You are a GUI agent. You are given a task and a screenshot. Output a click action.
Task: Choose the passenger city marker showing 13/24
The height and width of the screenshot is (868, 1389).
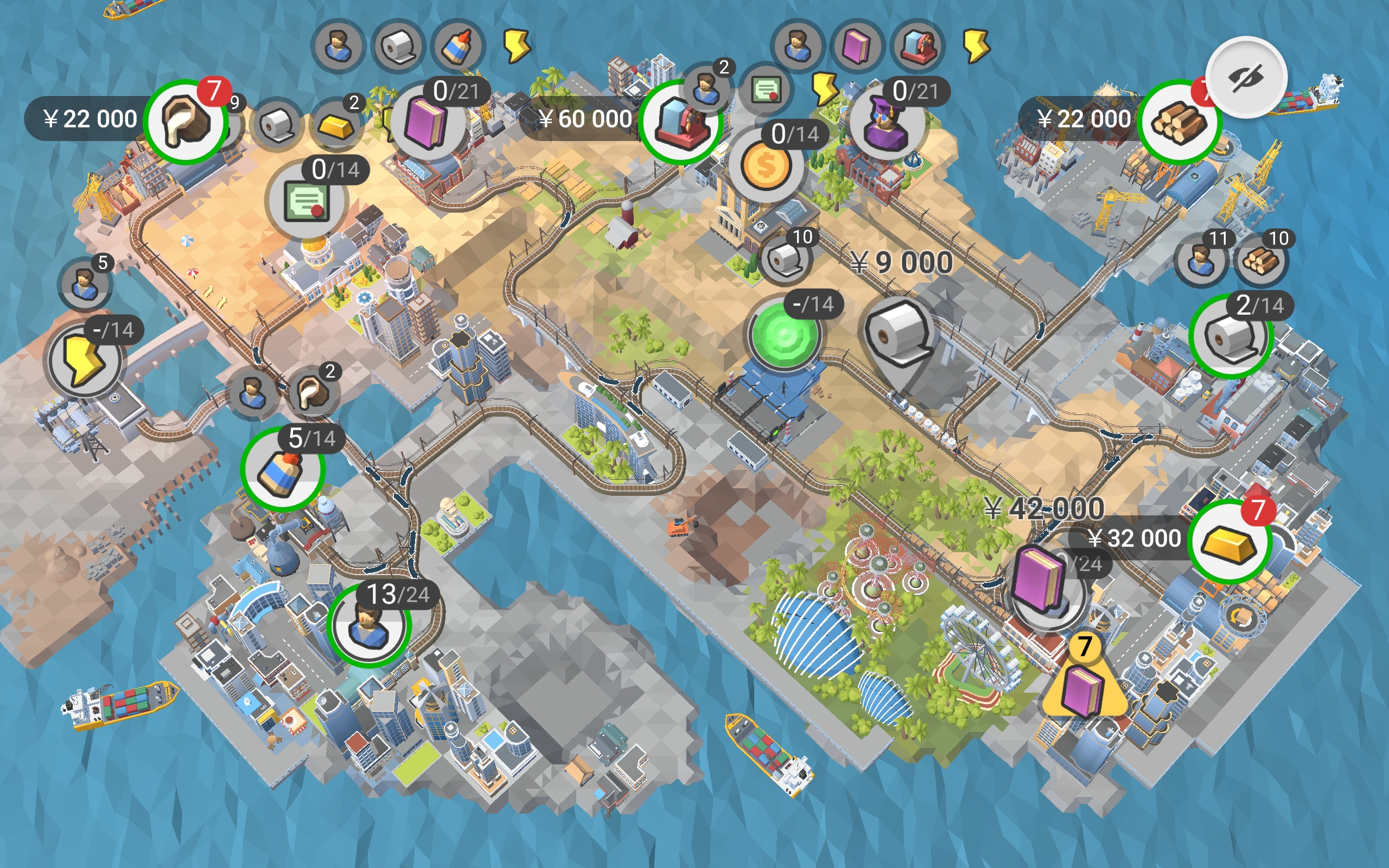pos(368,625)
